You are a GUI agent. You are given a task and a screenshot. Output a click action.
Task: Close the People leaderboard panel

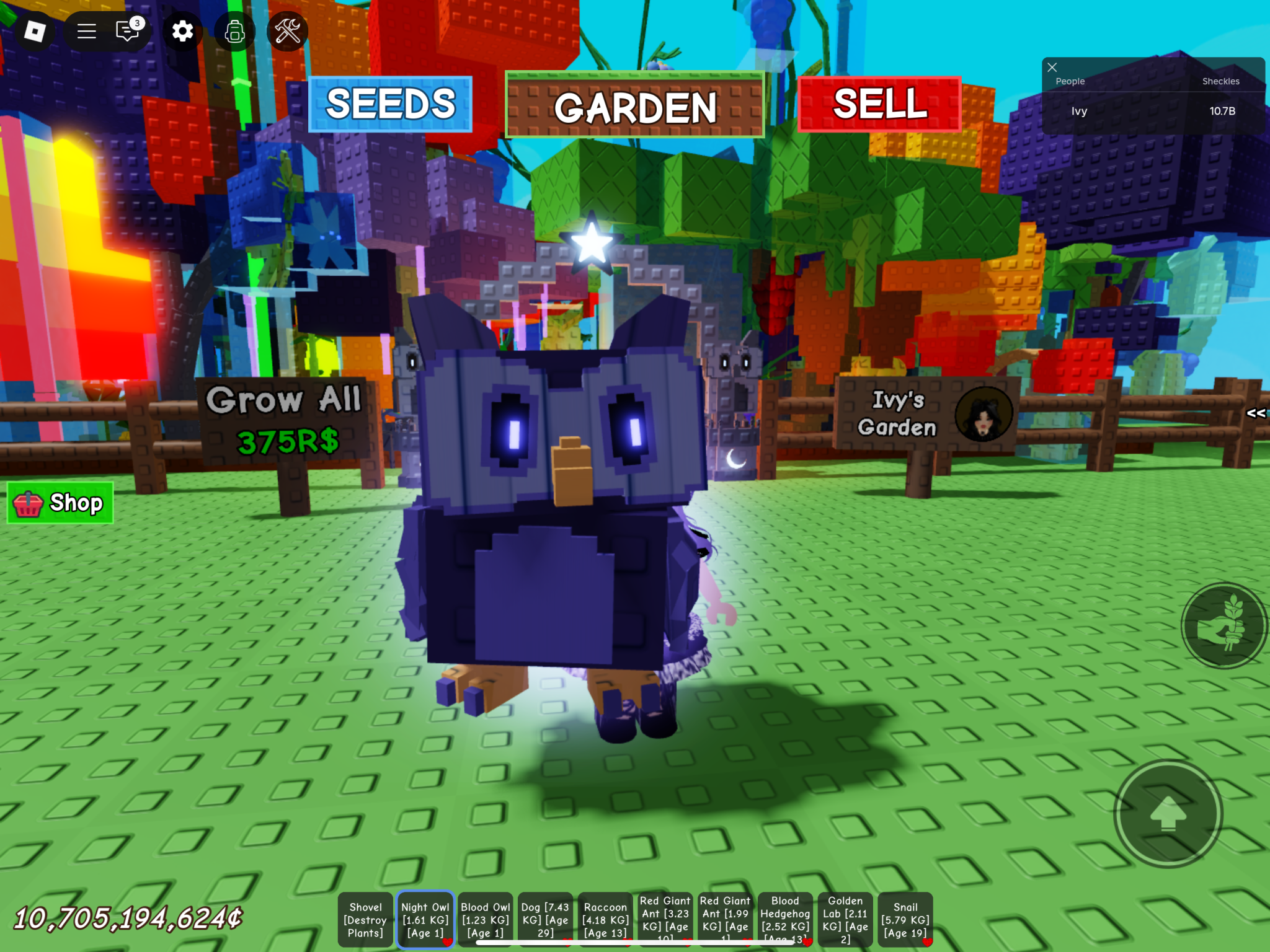(x=1052, y=67)
